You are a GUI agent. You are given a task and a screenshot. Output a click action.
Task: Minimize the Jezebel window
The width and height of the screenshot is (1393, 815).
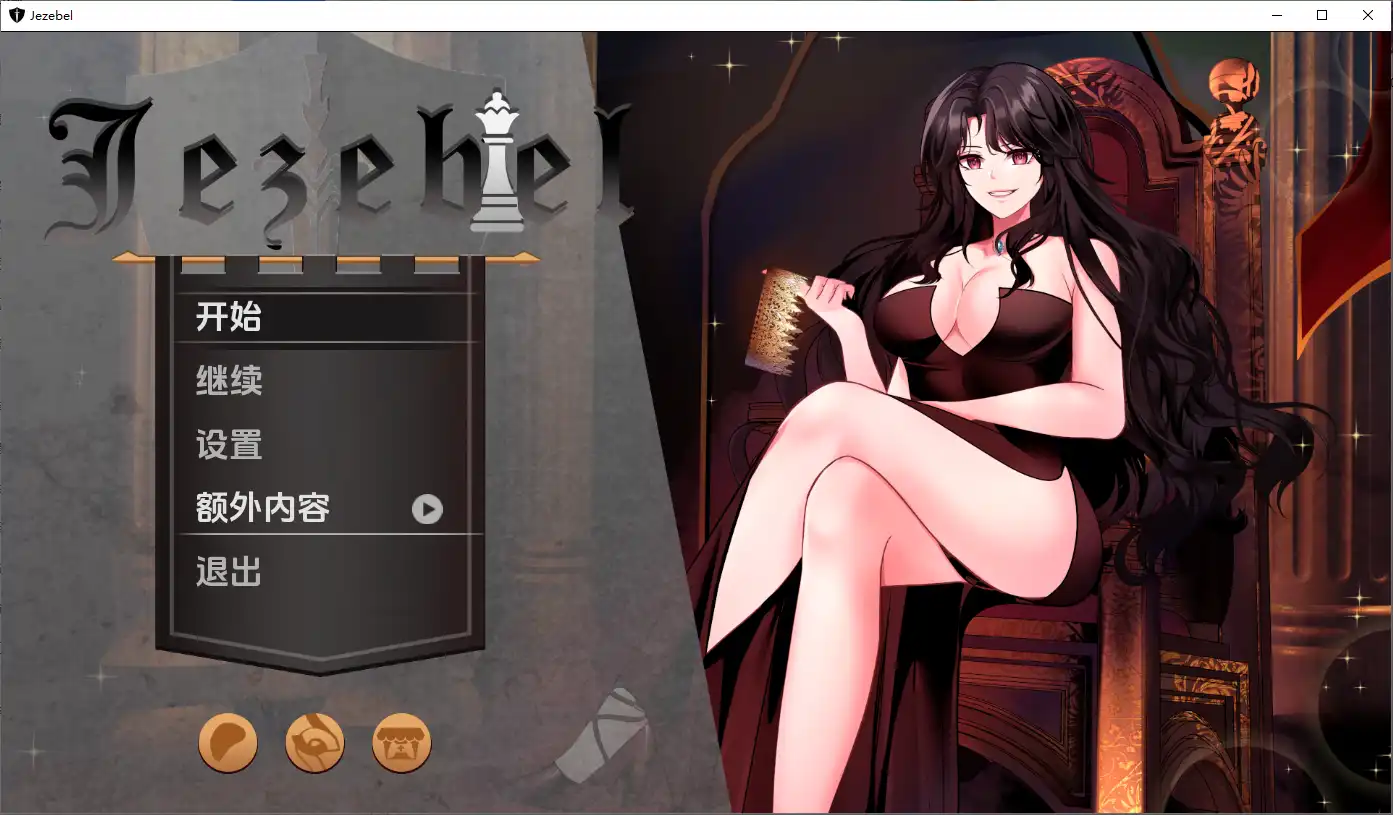[x=1277, y=15]
